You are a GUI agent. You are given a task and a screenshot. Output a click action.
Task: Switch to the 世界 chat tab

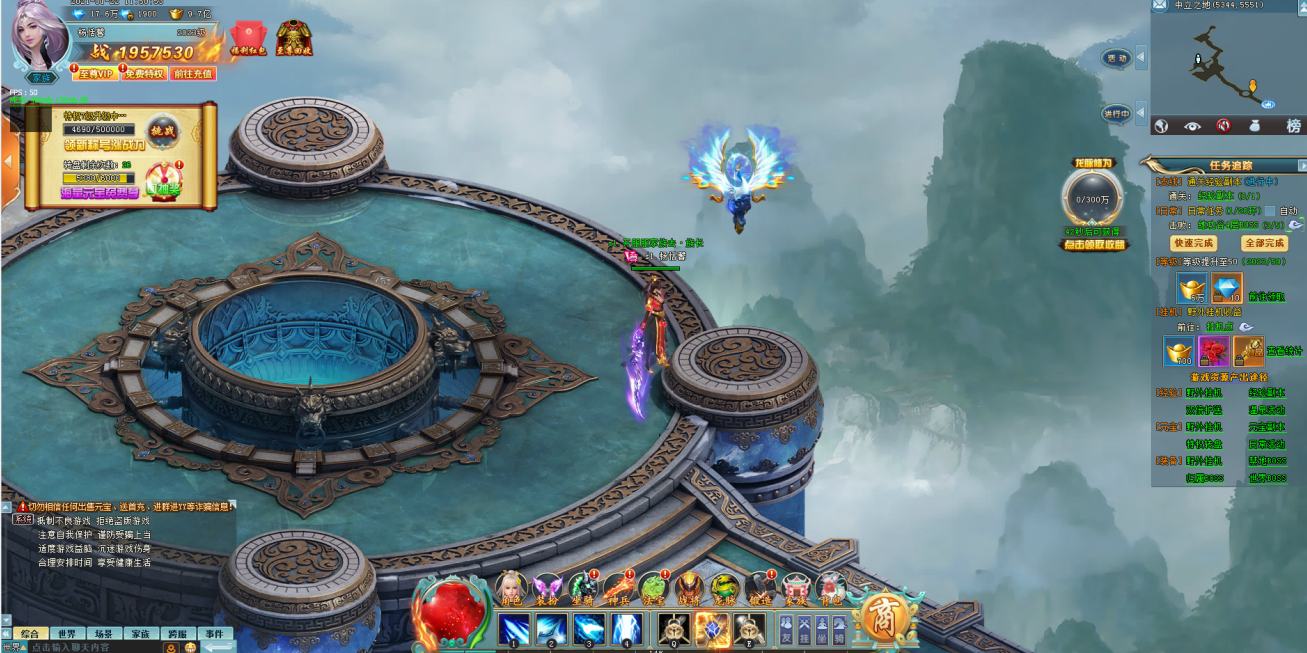[x=67, y=634]
